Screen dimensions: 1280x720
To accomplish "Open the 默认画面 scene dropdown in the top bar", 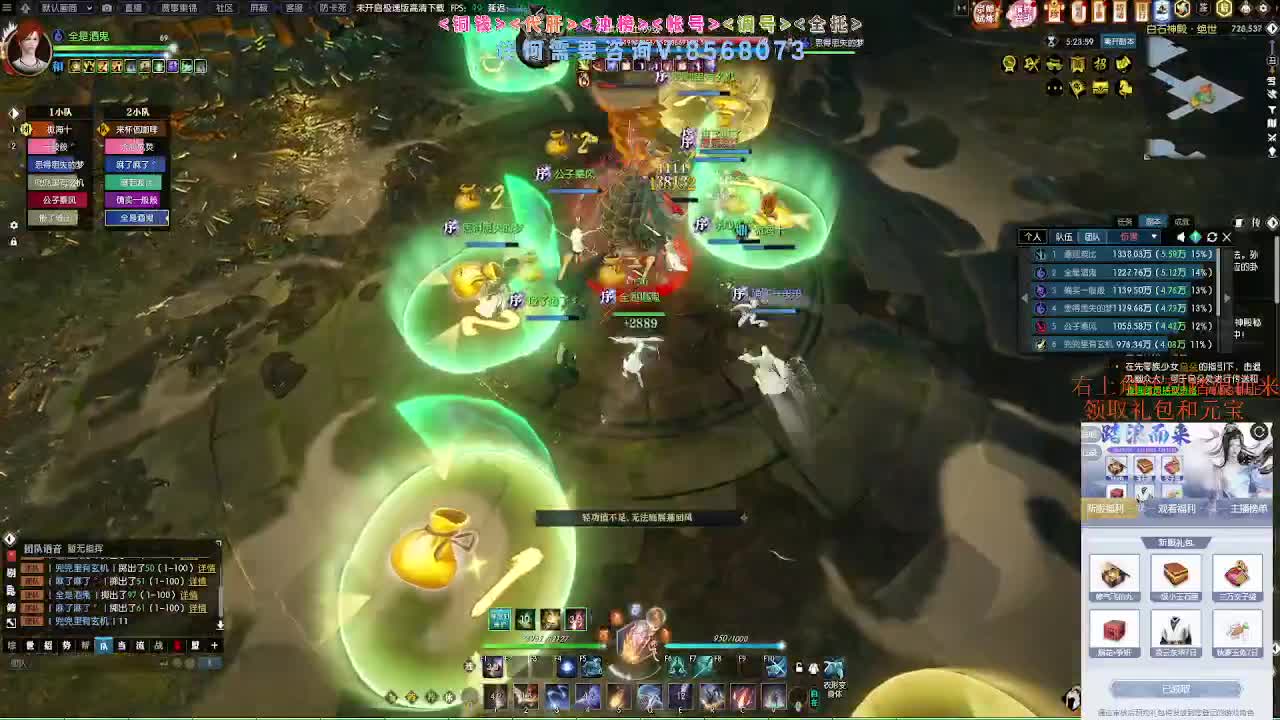I will click(x=60, y=8).
